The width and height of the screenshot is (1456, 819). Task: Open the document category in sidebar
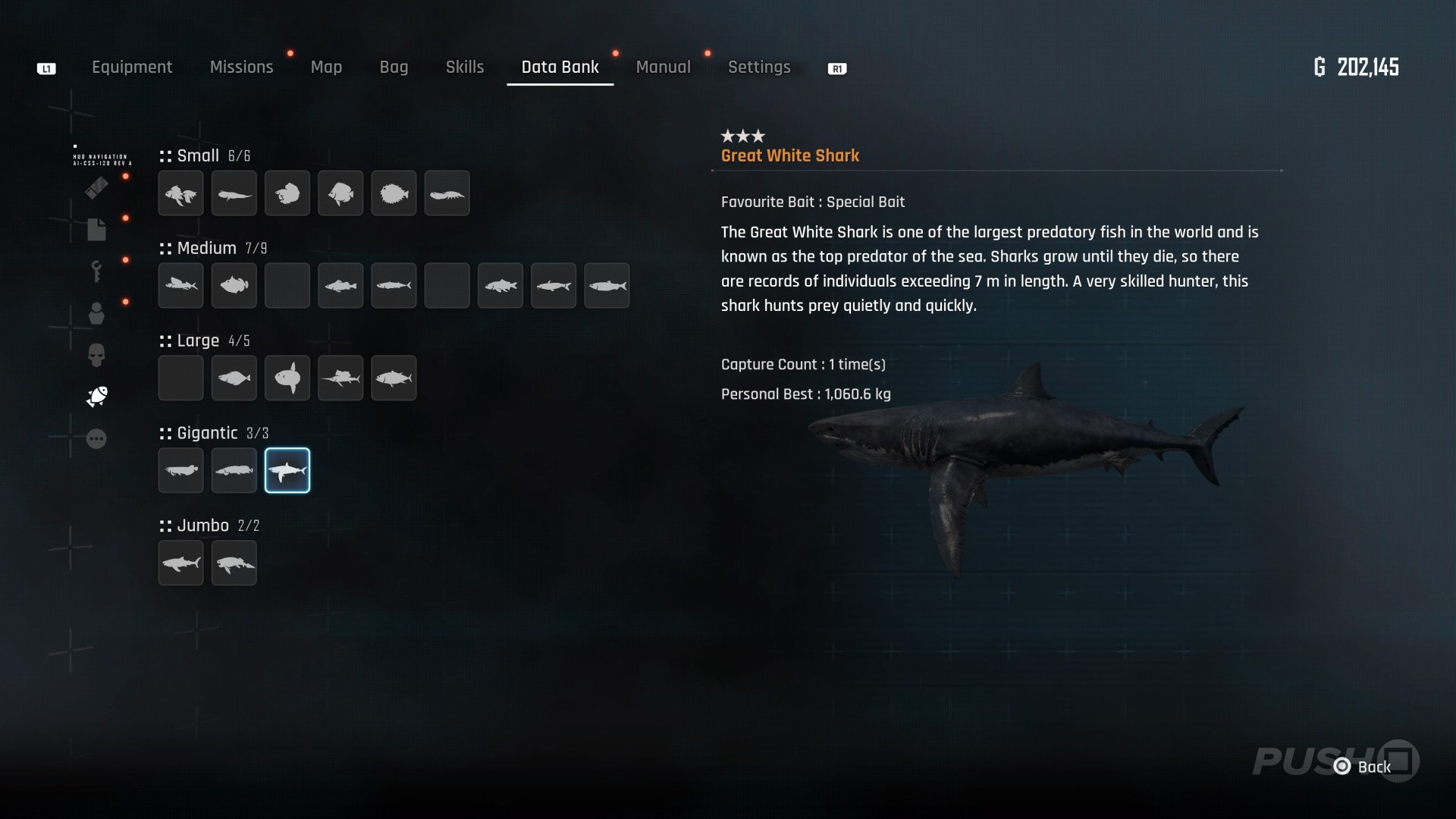(x=96, y=229)
